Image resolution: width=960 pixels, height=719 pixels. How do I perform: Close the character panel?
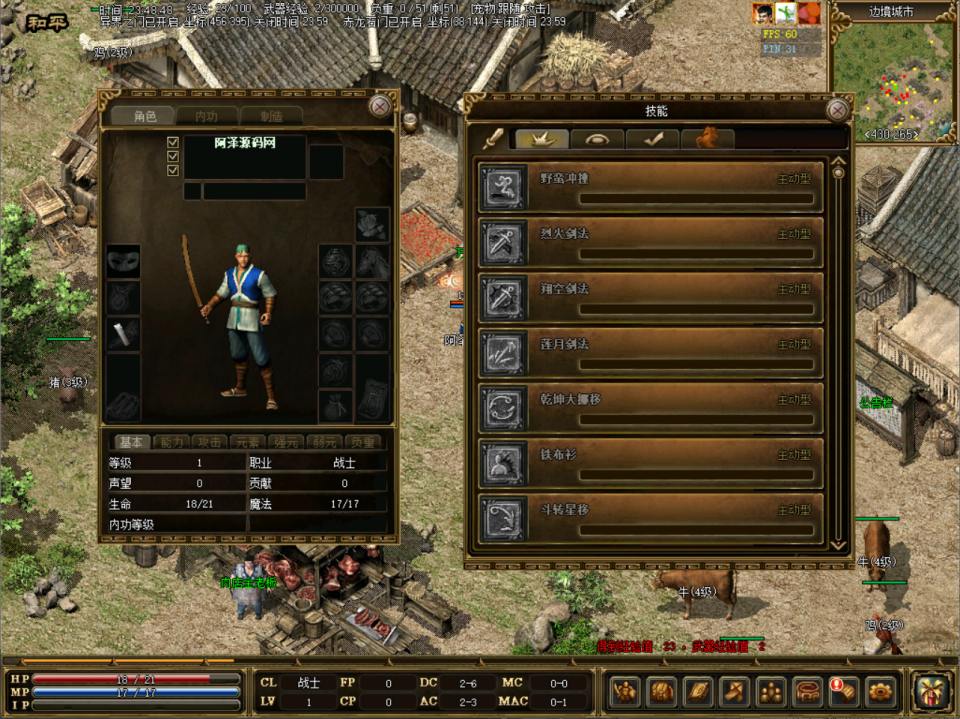click(380, 106)
